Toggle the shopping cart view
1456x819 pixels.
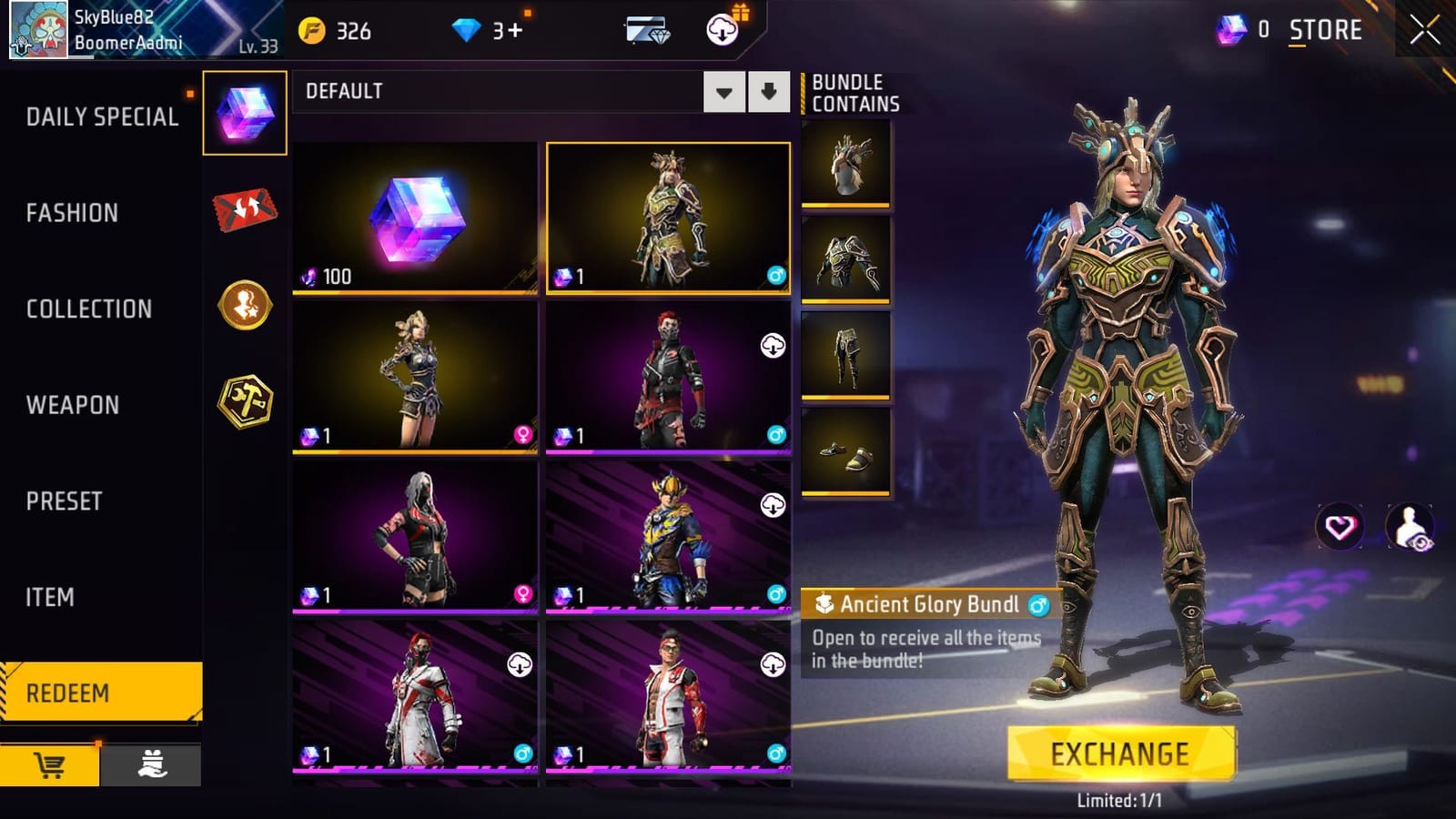[50, 765]
